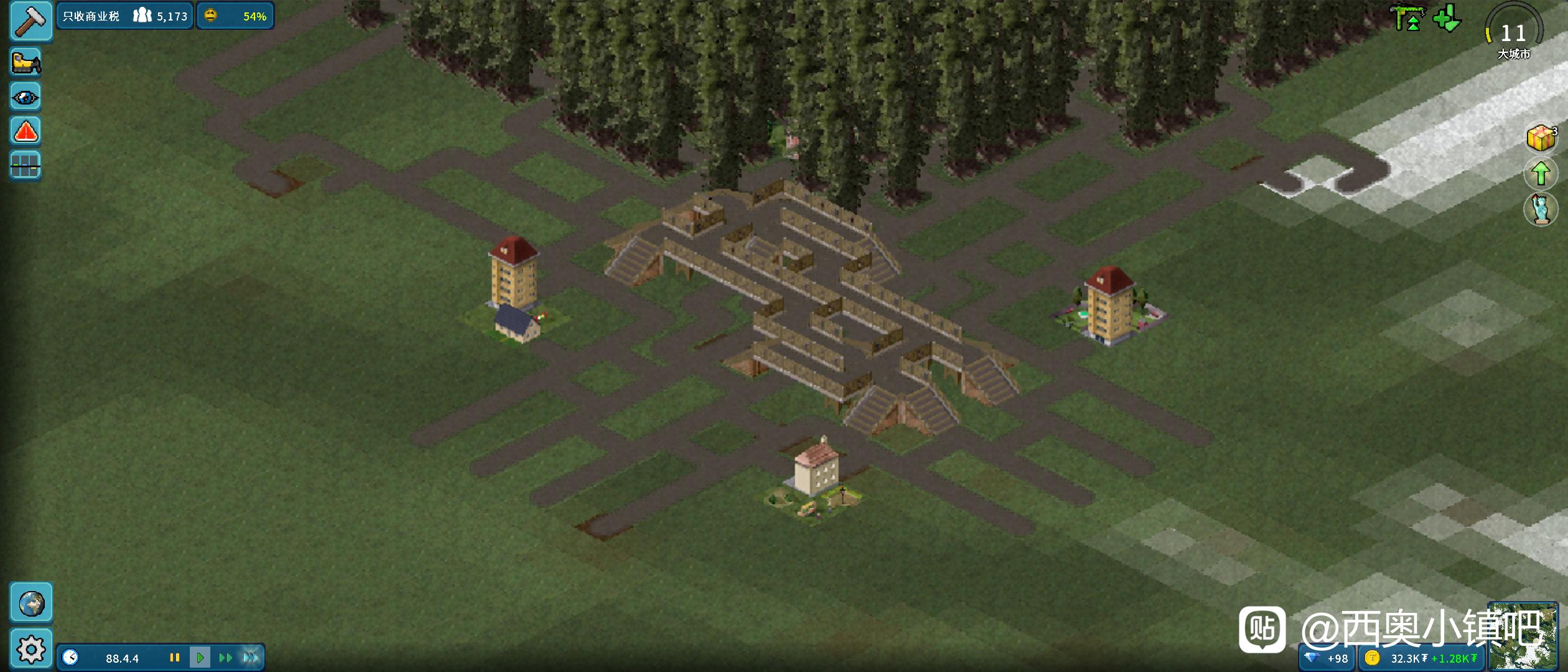Screen dimensions: 1568x672
Task: Open the minimap in the corner
Action: pyautogui.click(x=1522, y=636)
